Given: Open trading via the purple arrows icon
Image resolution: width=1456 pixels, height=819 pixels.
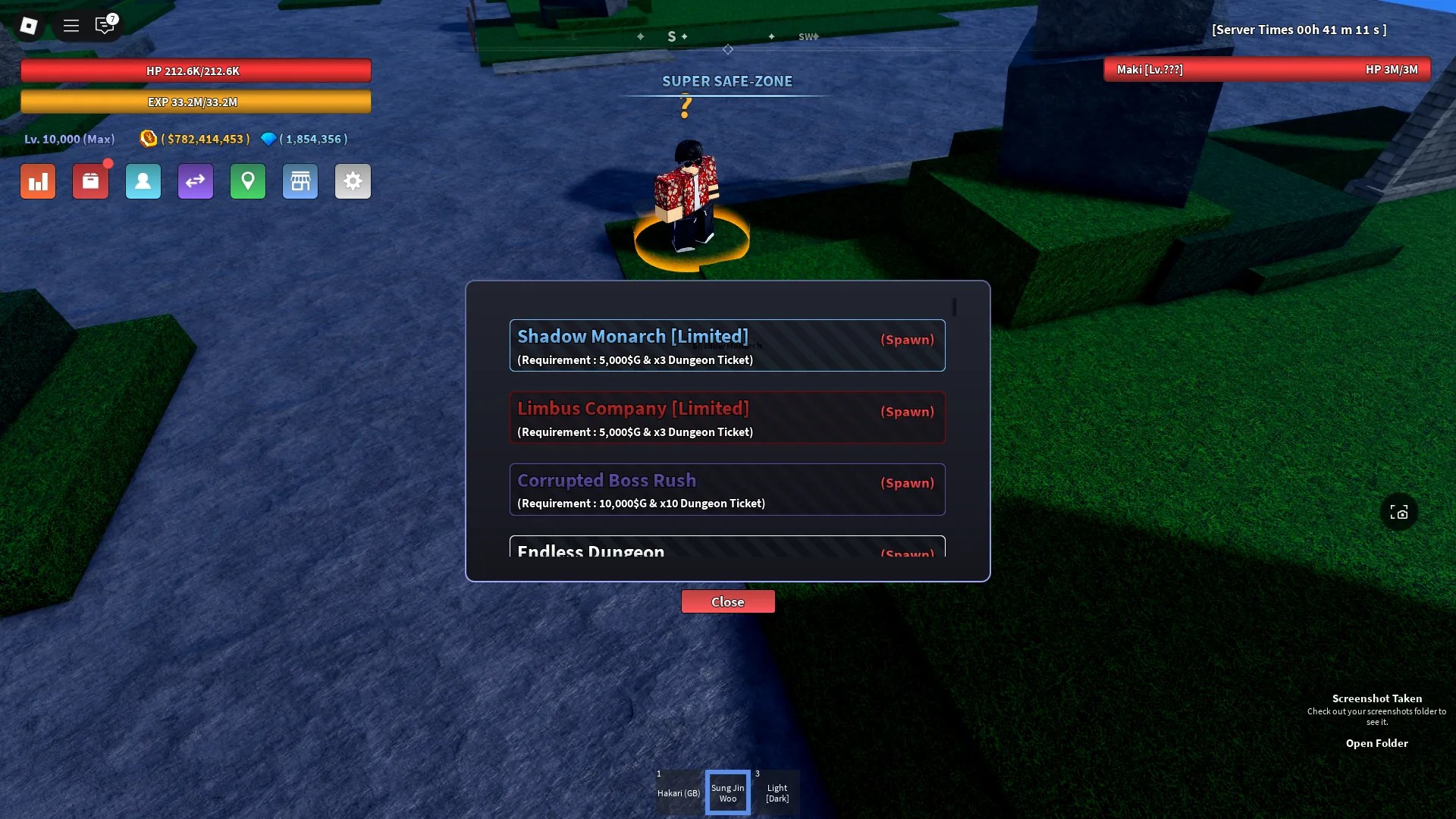Looking at the screenshot, I should (195, 181).
